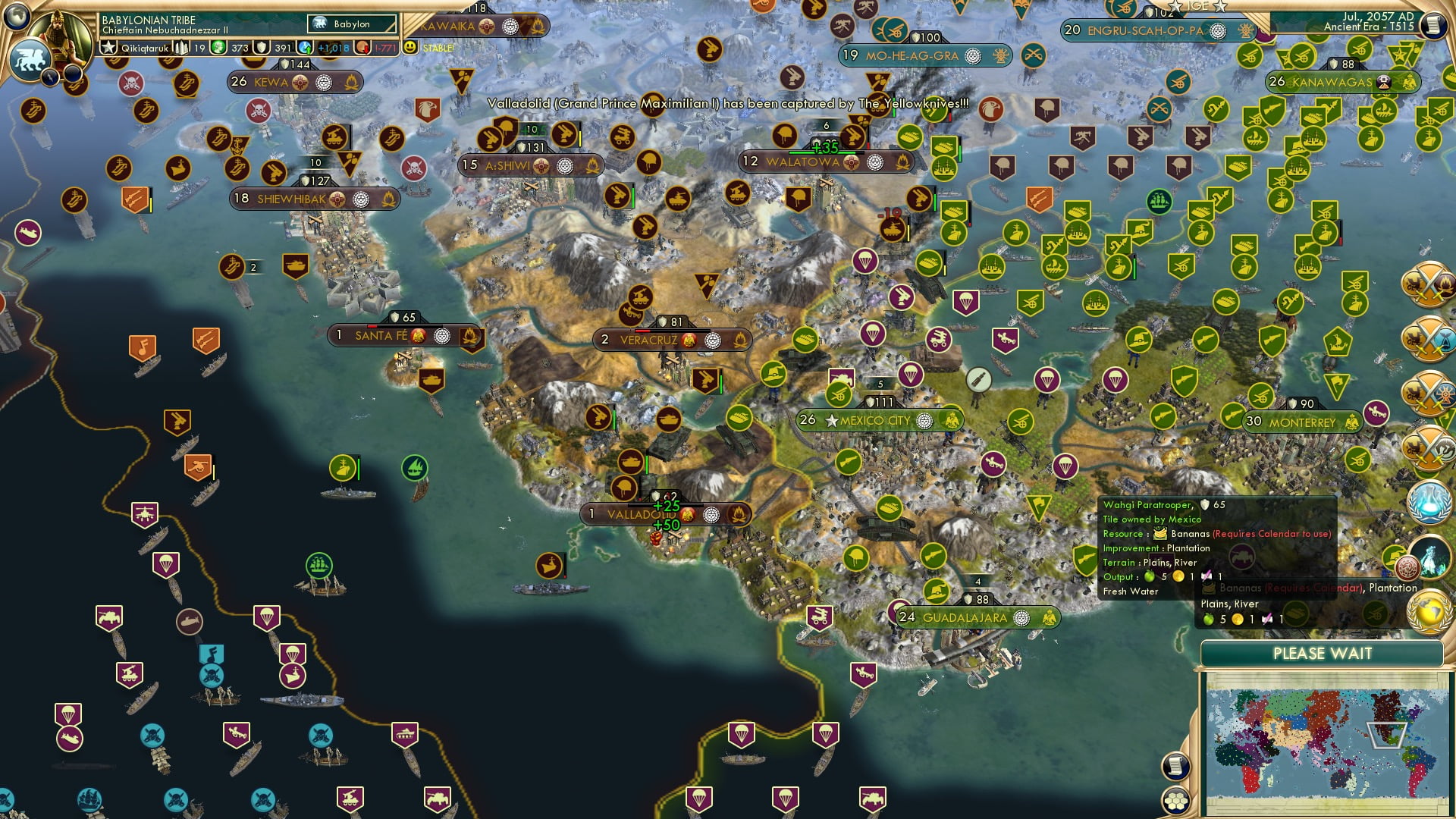Expand the Mexico City capital banner

881,418
